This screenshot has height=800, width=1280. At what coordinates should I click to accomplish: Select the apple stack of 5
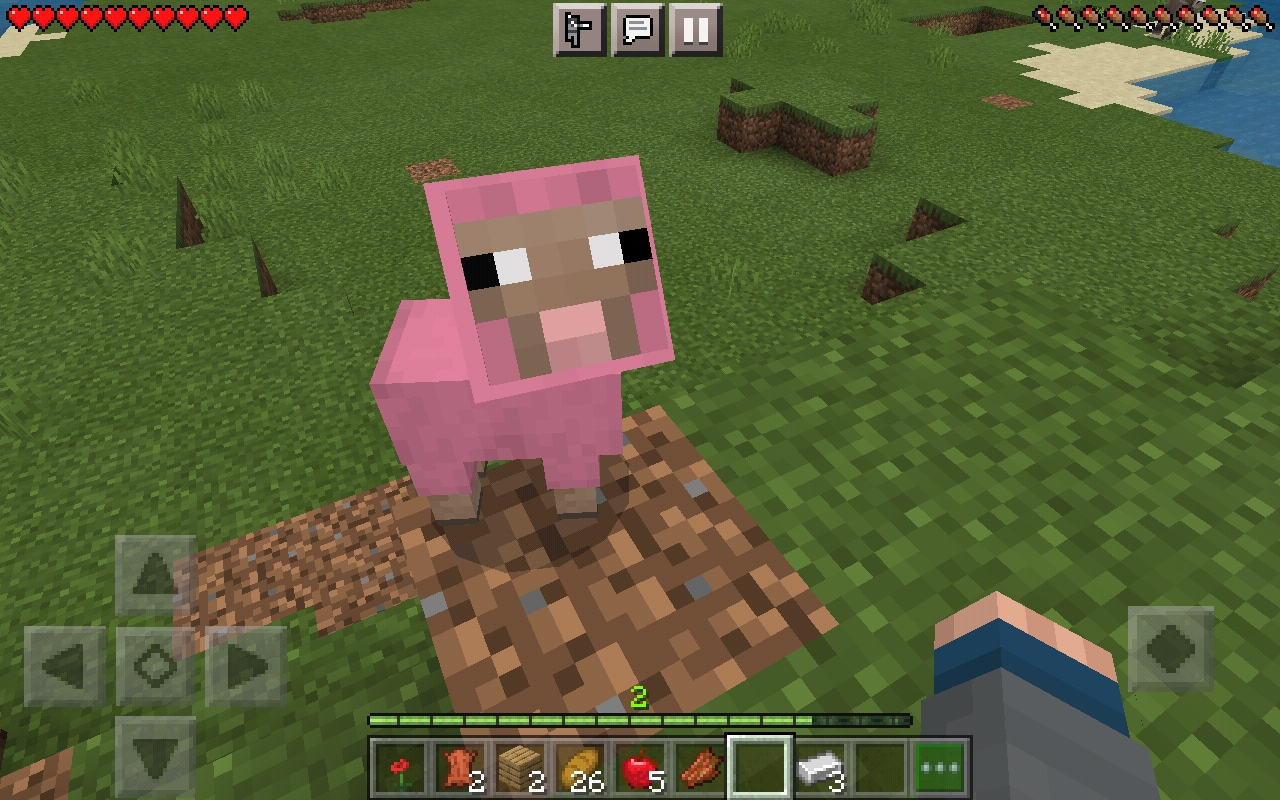click(639, 766)
